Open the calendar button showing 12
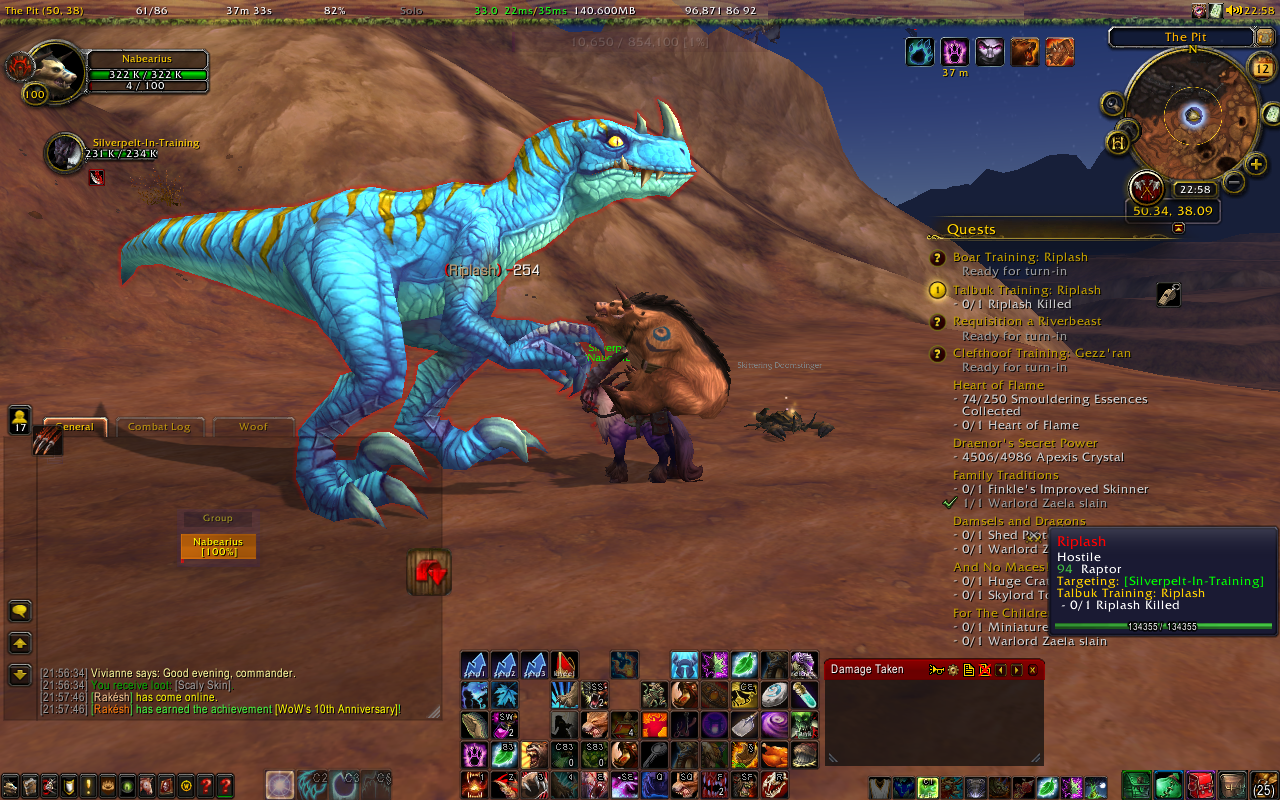The height and width of the screenshot is (800, 1280). pyautogui.click(x=1262, y=67)
